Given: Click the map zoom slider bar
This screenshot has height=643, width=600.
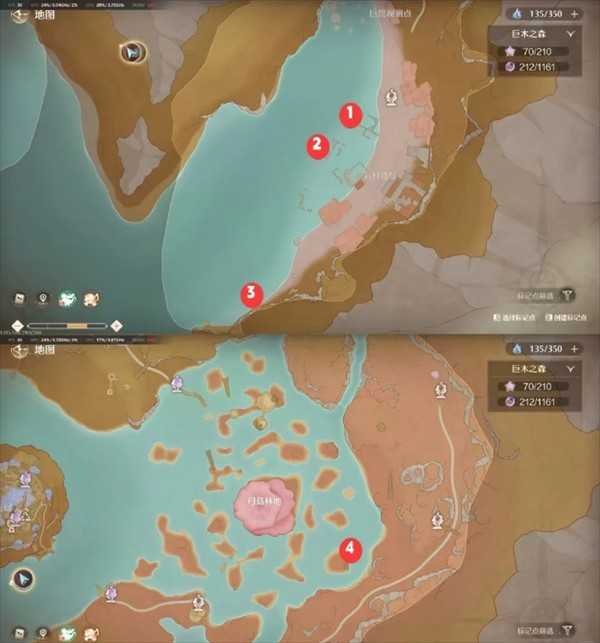Looking at the screenshot, I should [68, 326].
